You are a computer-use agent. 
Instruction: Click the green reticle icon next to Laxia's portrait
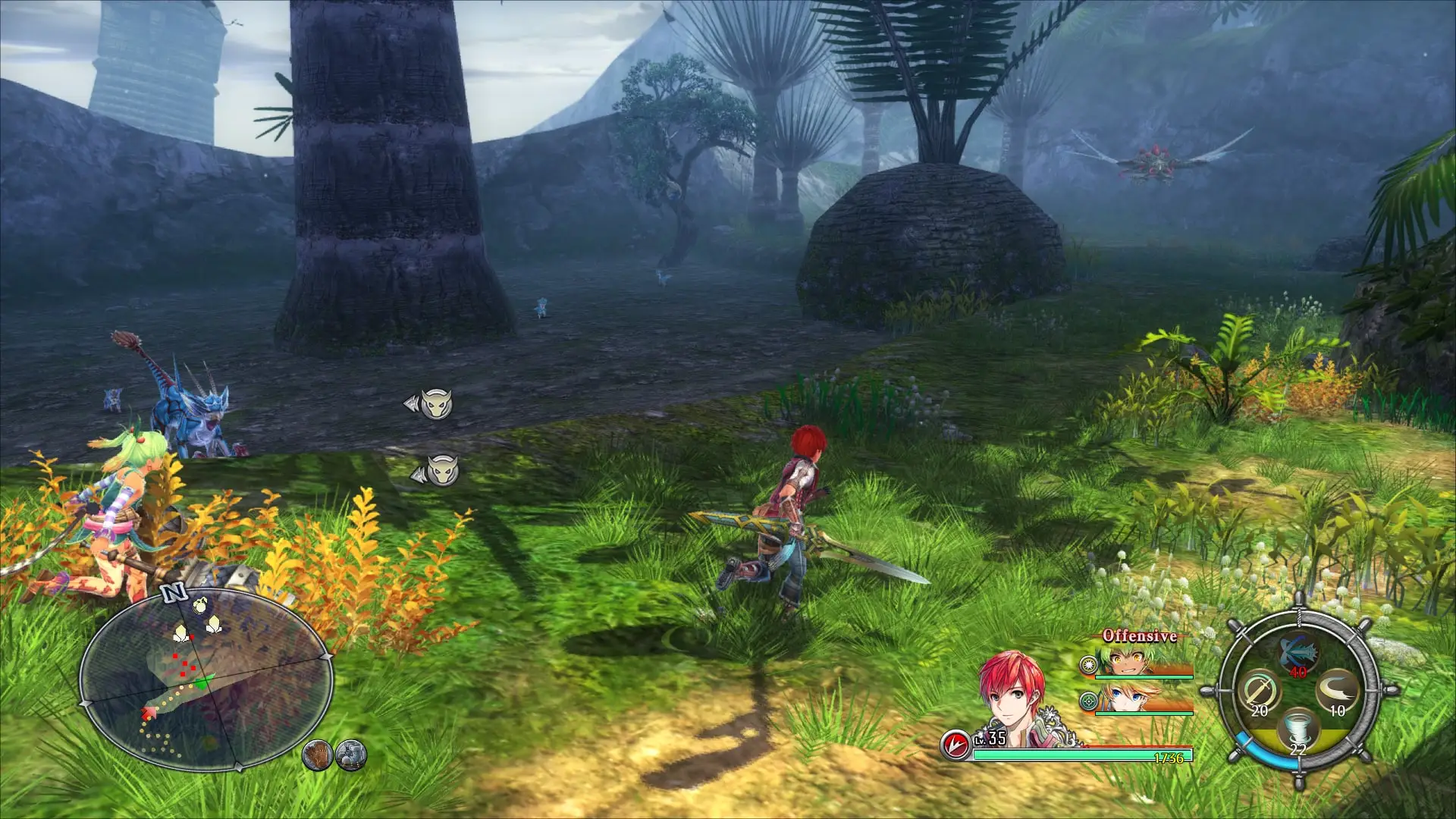click(x=1088, y=701)
